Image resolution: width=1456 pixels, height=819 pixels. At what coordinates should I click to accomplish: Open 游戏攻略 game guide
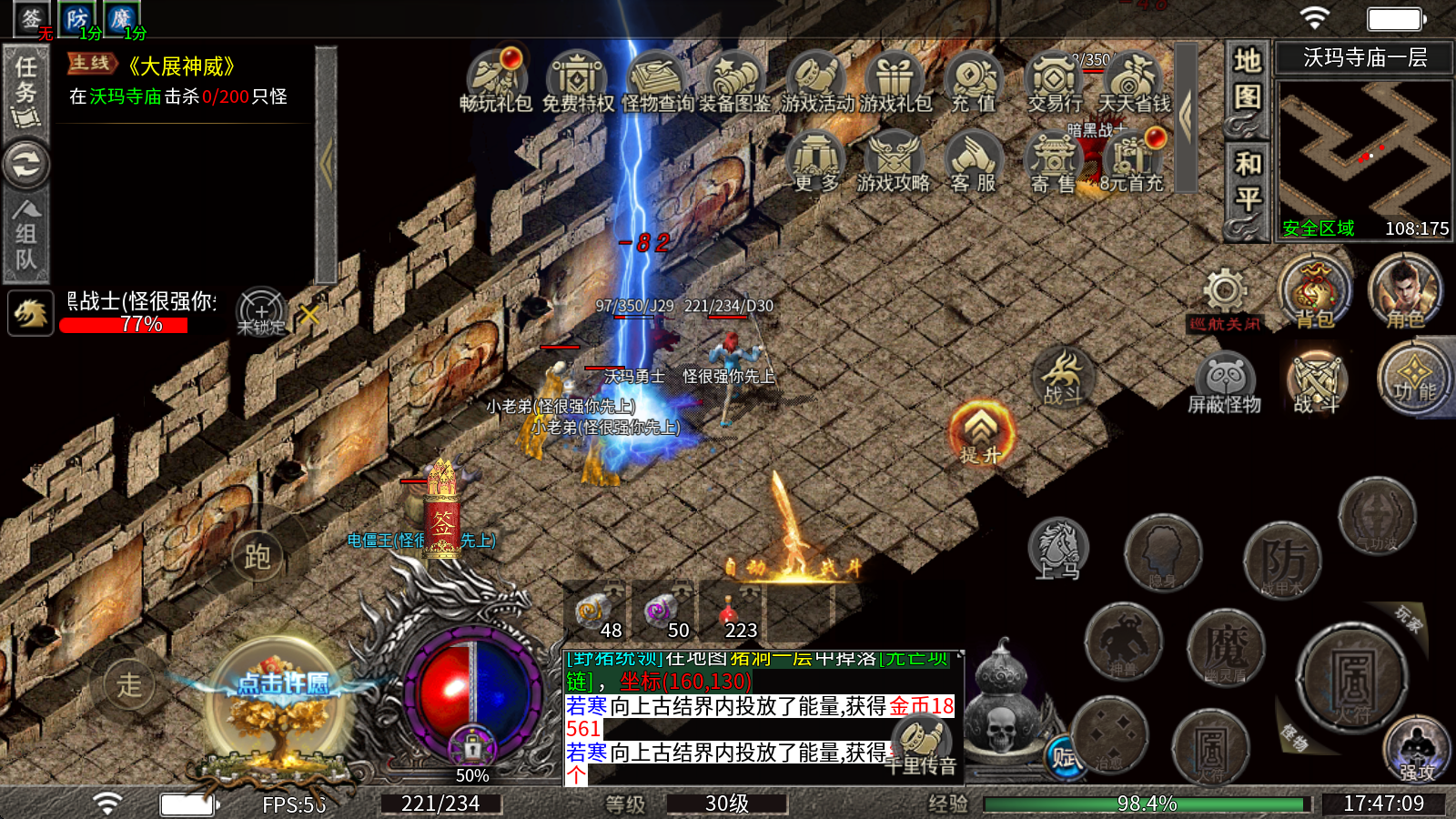tap(894, 160)
